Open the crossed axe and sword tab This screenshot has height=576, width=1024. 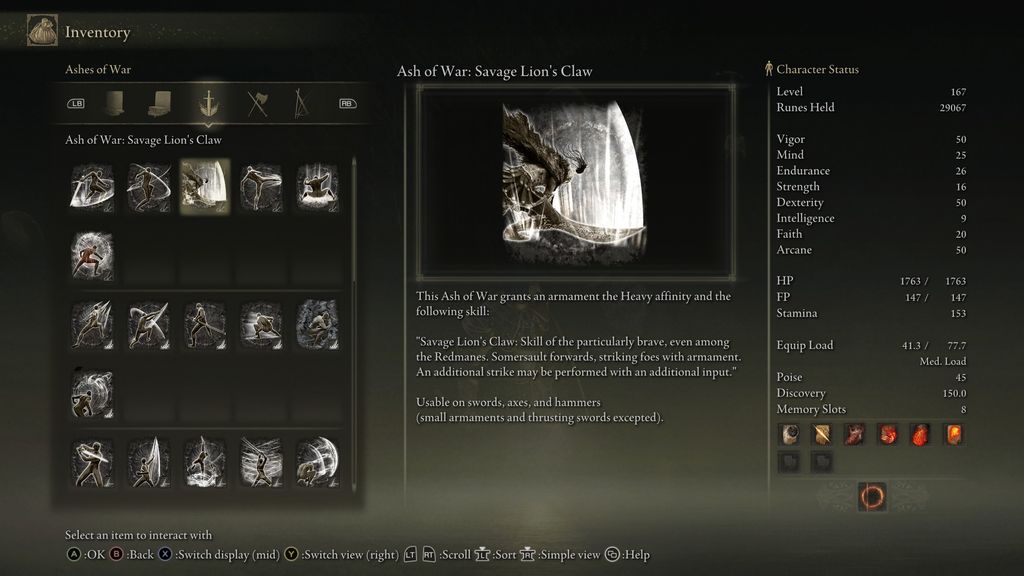pyautogui.click(x=258, y=103)
